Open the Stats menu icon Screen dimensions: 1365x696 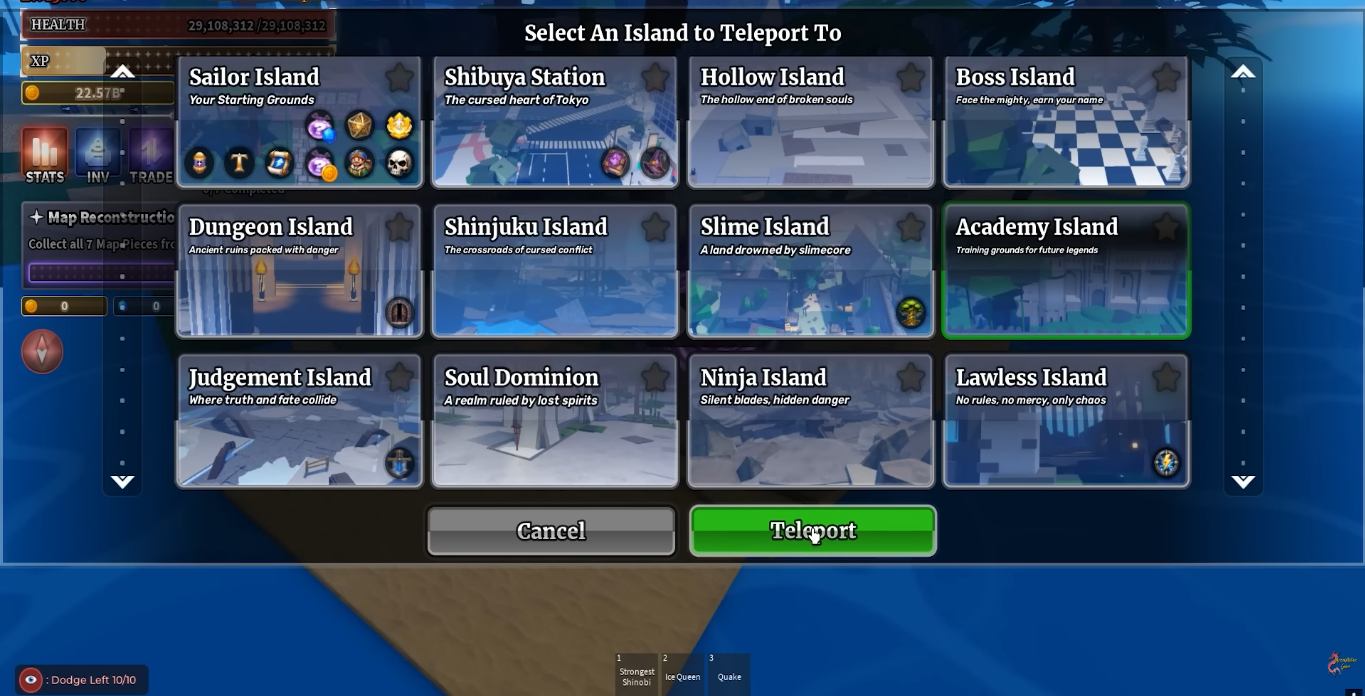44,156
